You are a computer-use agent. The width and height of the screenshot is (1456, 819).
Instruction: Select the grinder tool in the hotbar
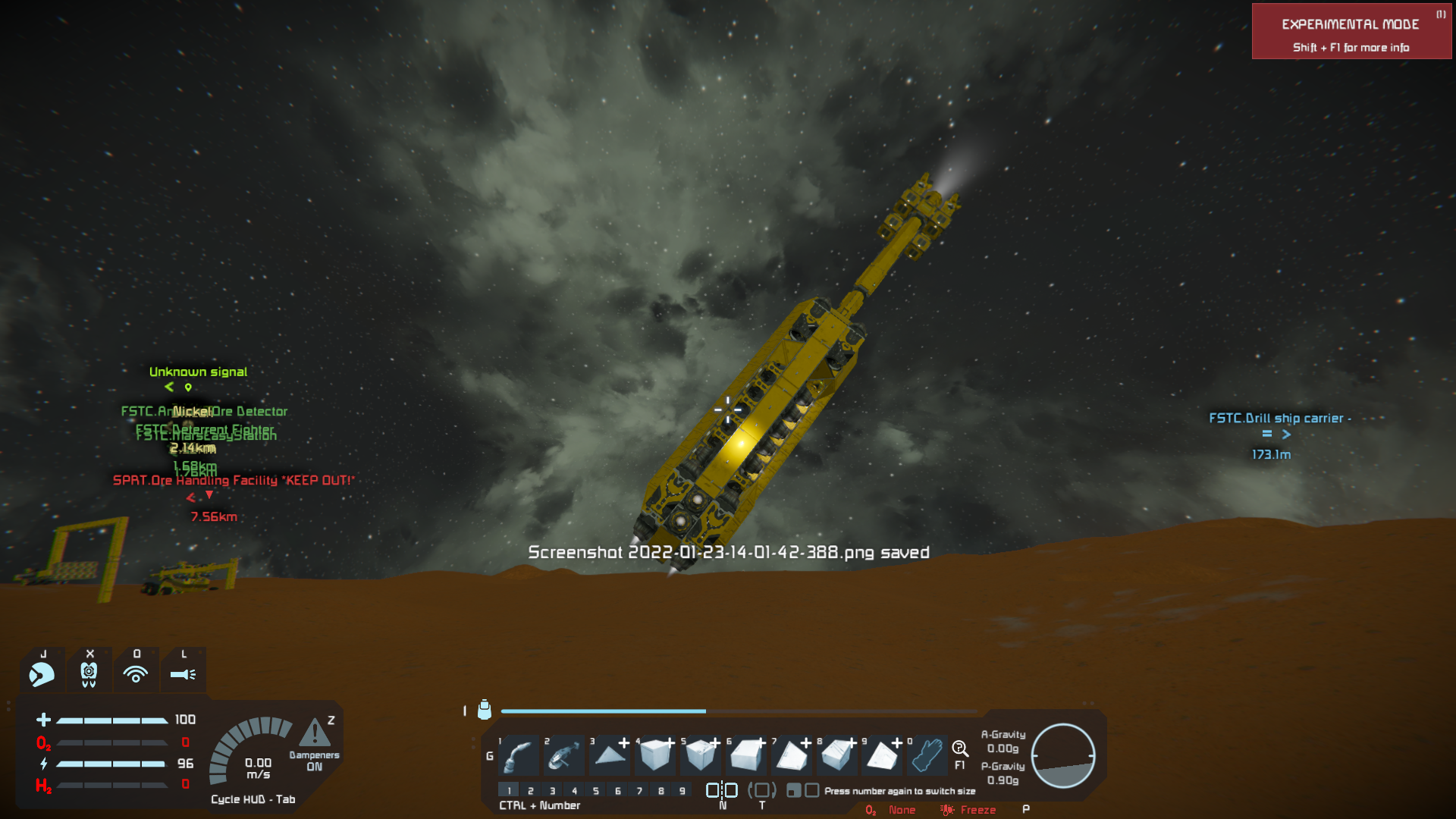pos(565,755)
